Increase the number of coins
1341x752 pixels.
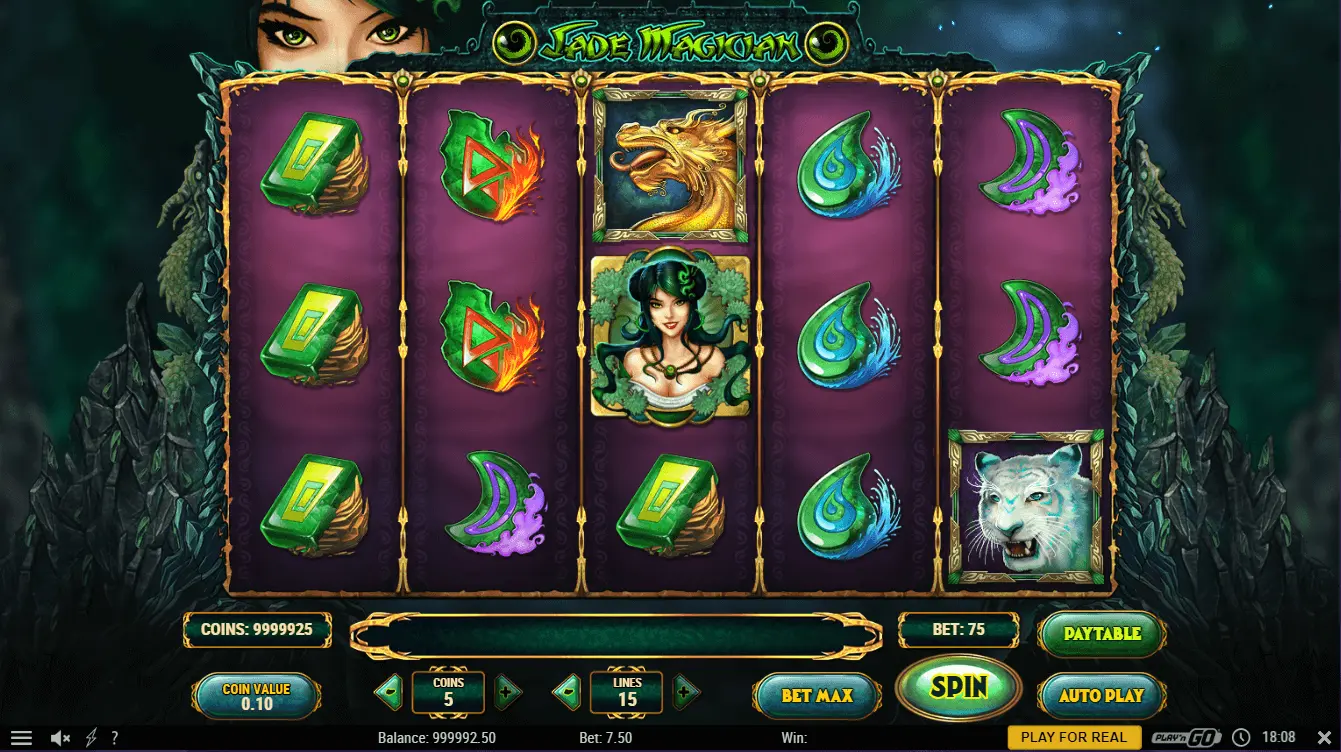click(507, 690)
